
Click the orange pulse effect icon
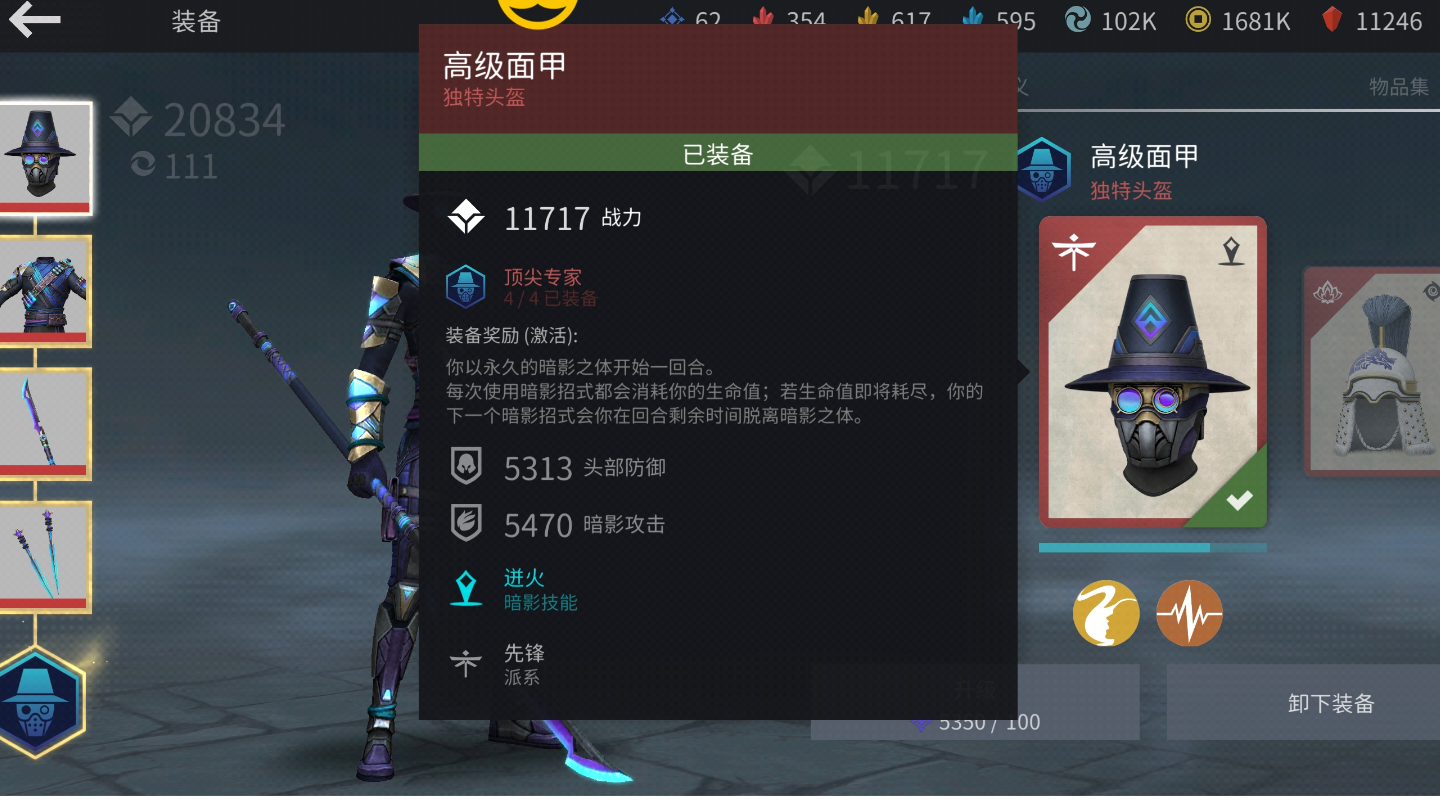(x=1189, y=613)
